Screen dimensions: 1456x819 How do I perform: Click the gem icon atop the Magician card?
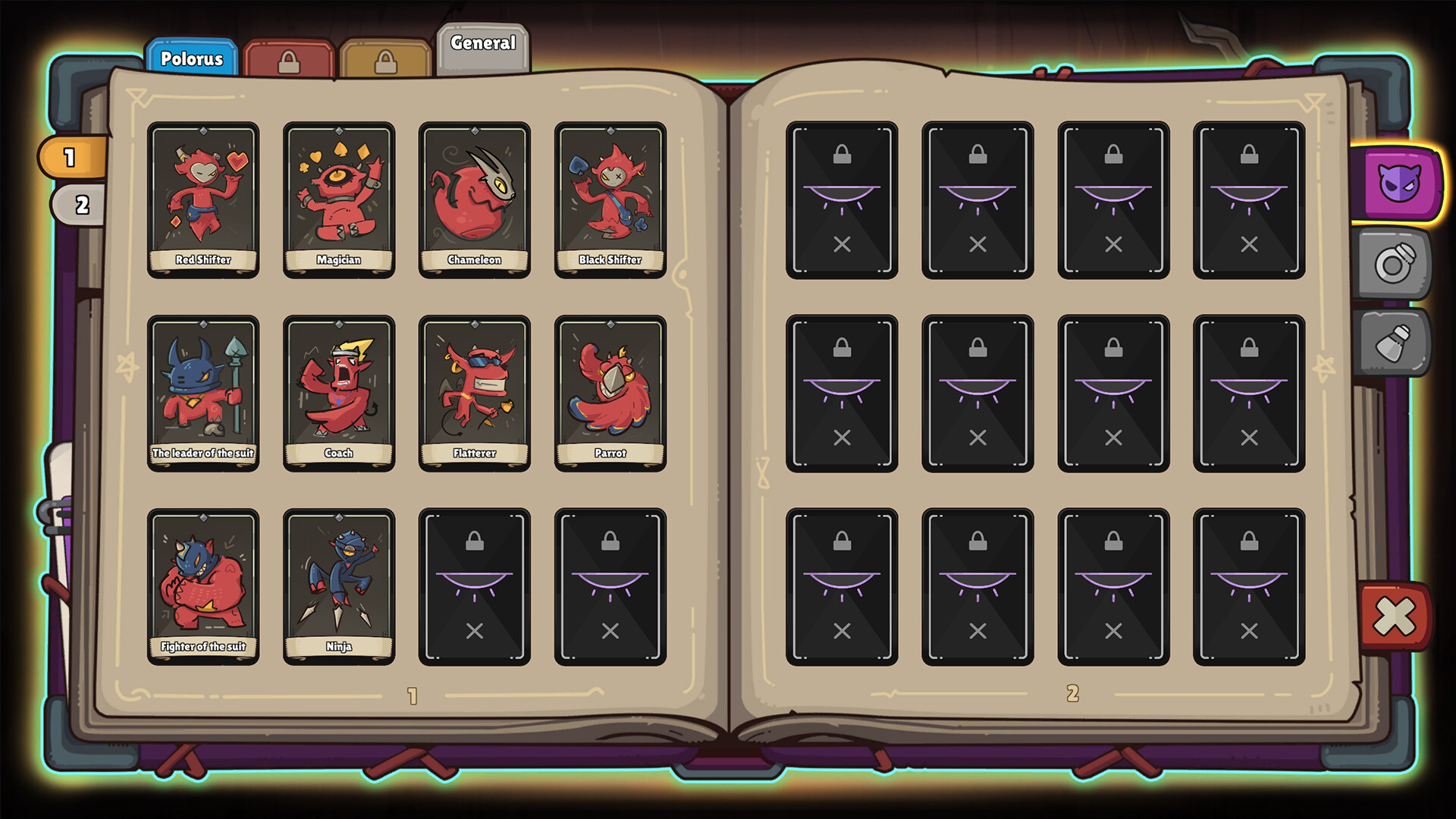tap(339, 130)
